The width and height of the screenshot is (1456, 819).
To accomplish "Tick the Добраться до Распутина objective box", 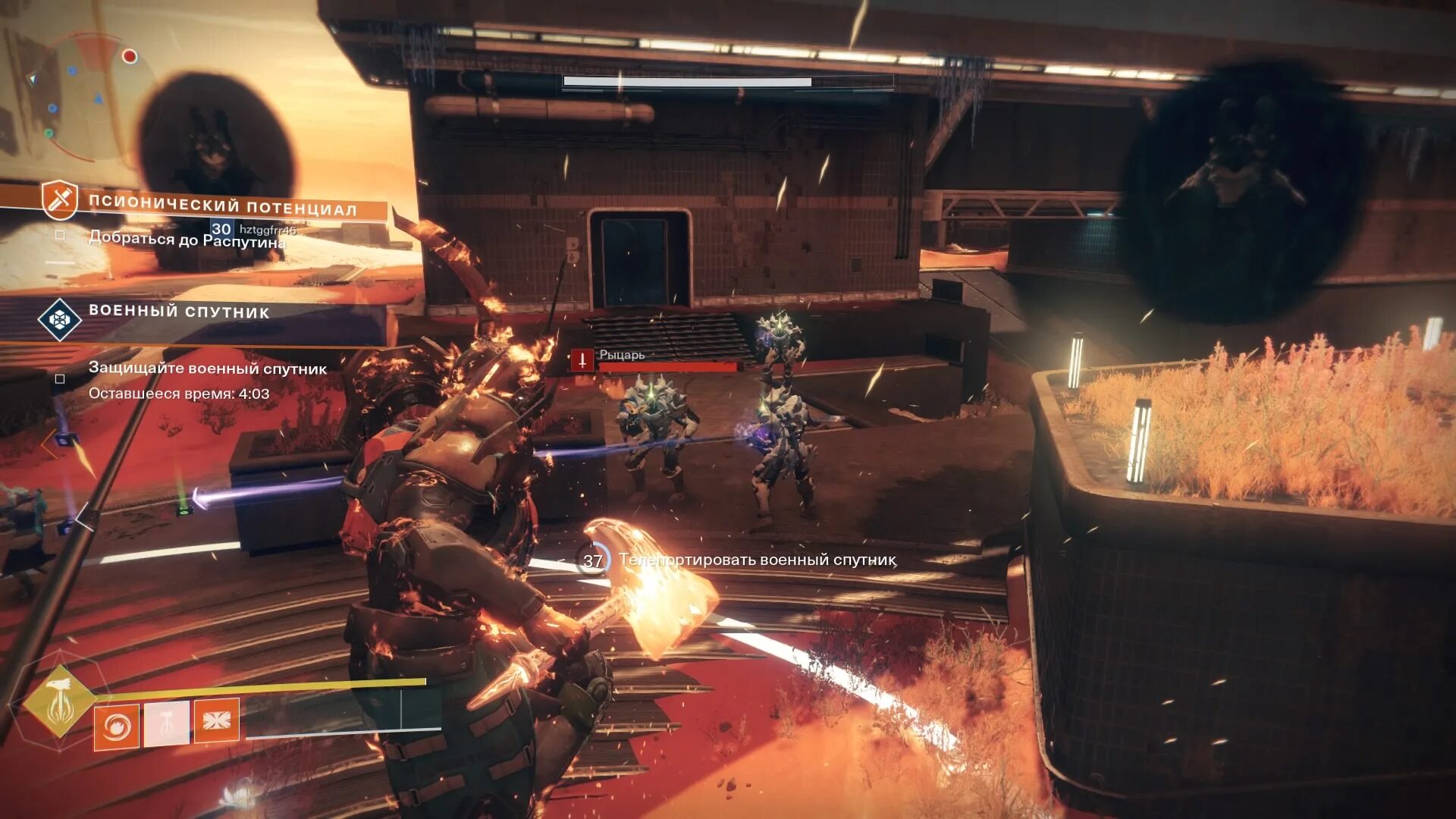I will [60, 236].
